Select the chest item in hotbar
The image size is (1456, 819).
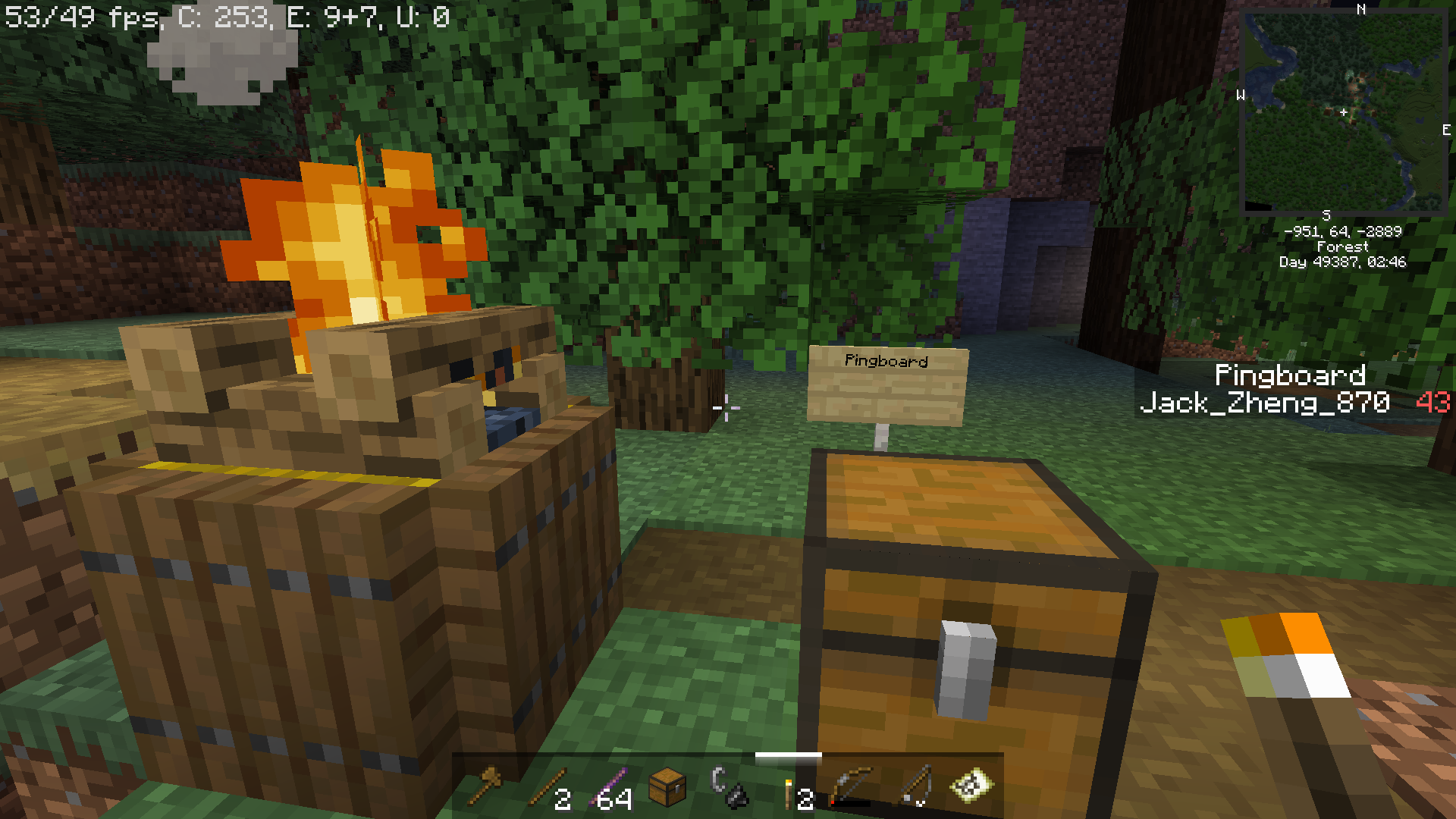pos(668,786)
